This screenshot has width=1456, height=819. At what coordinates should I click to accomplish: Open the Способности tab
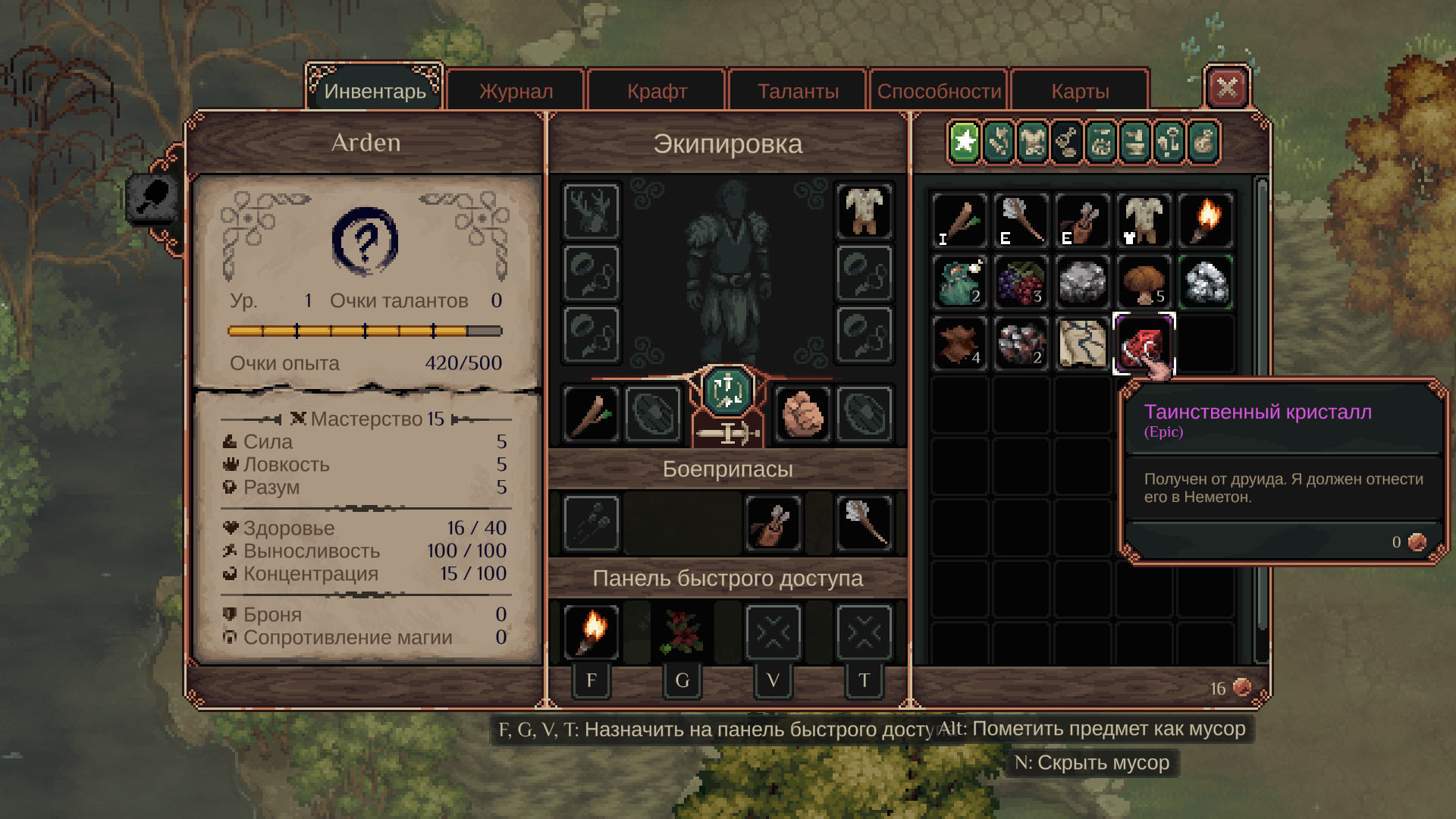(939, 91)
